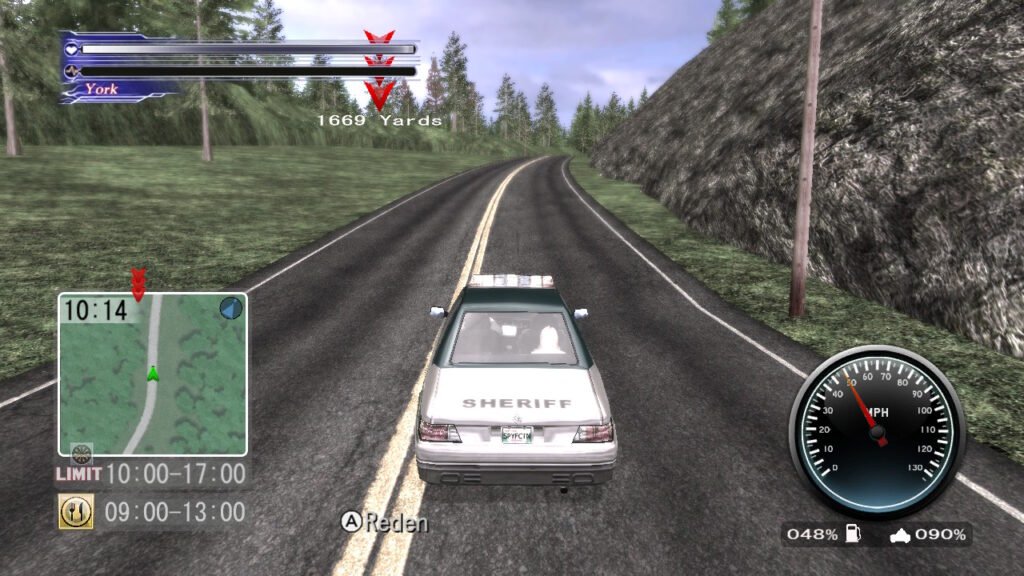Select the green player arrow on minimap
1024x576 pixels.
coord(153,373)
